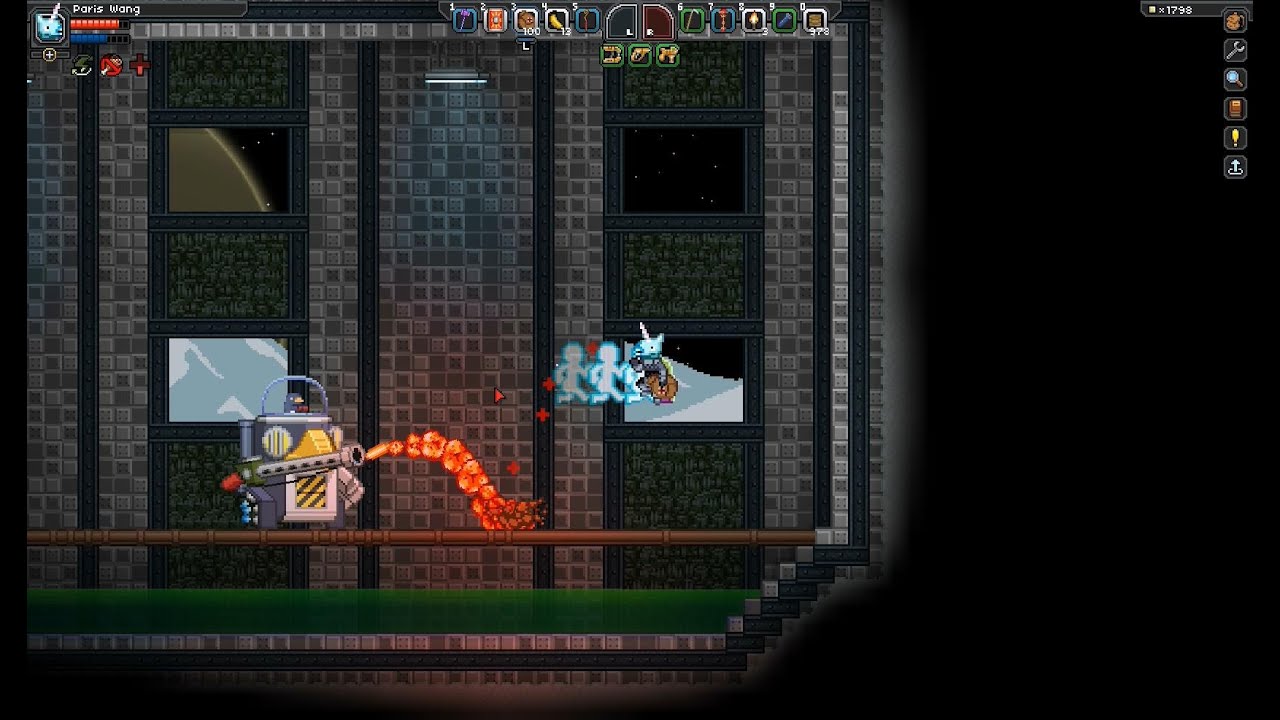Select the red spear in hotbar slot 7
This screenshot has width=1280, height=720.
(x=723, y=20)
